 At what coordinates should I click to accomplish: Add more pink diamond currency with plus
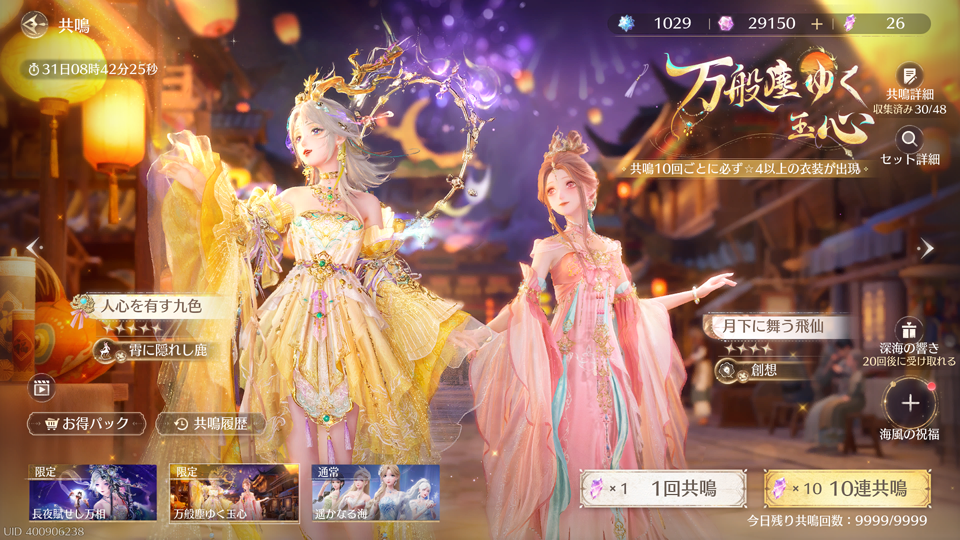point(817,23)
